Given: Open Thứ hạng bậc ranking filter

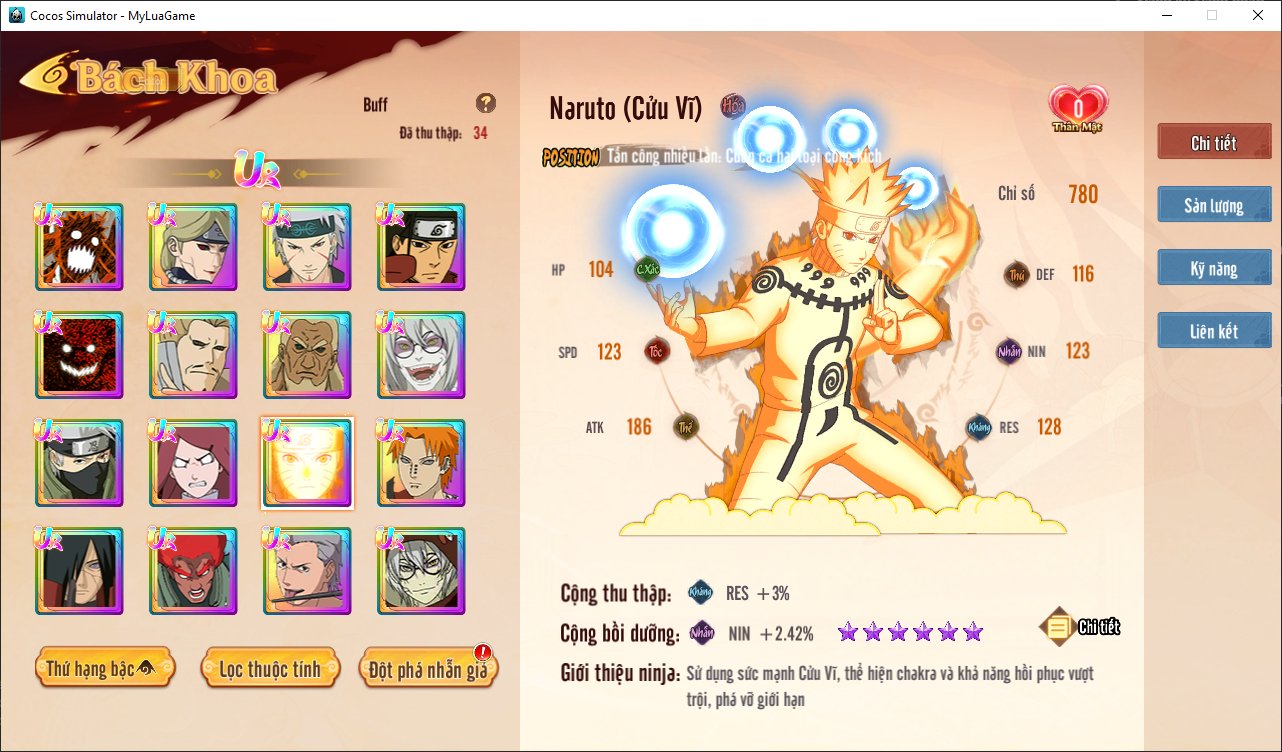Looking at the screenshot, I should pos(105,668).
